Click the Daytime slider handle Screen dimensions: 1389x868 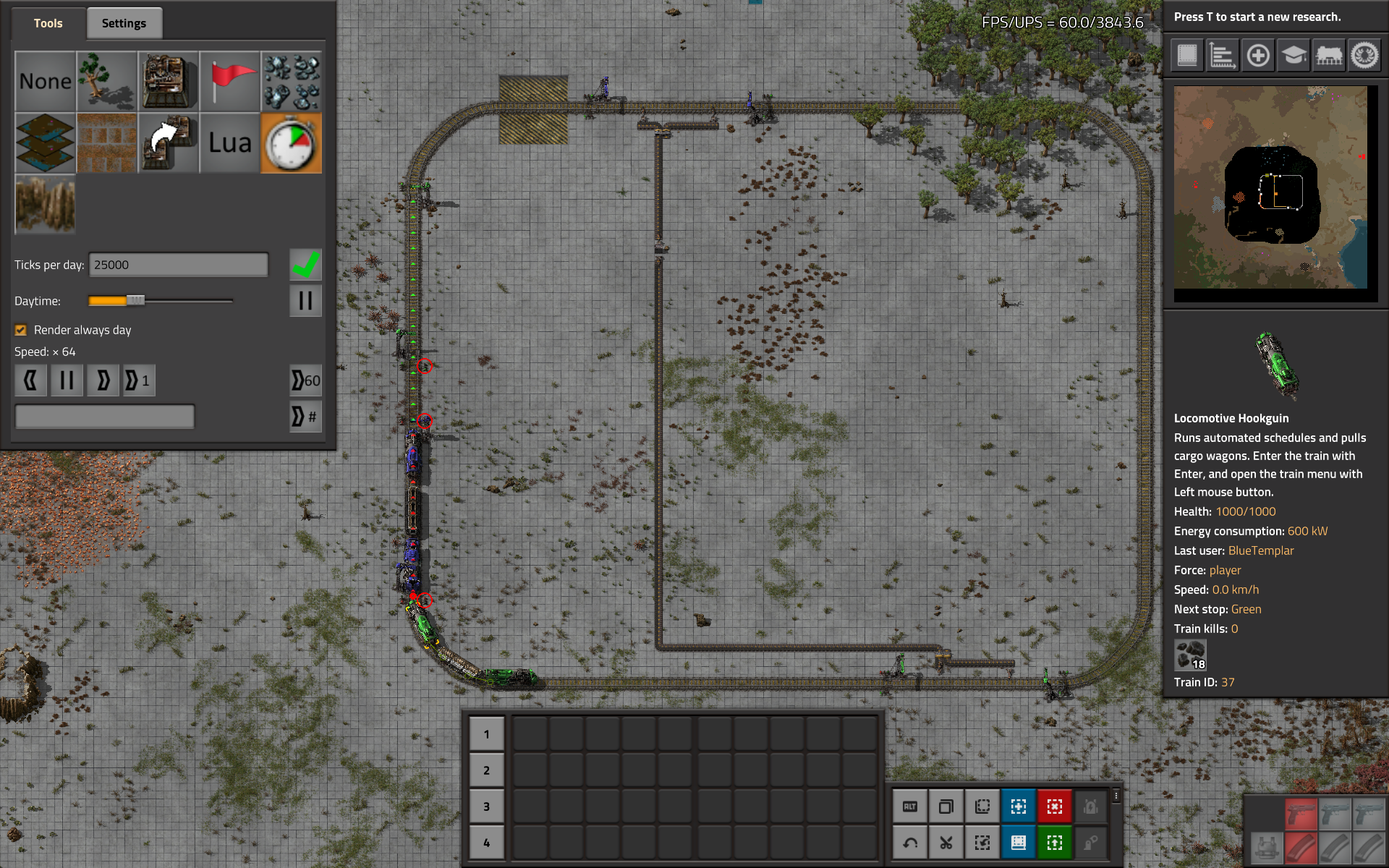click(135, 300)
